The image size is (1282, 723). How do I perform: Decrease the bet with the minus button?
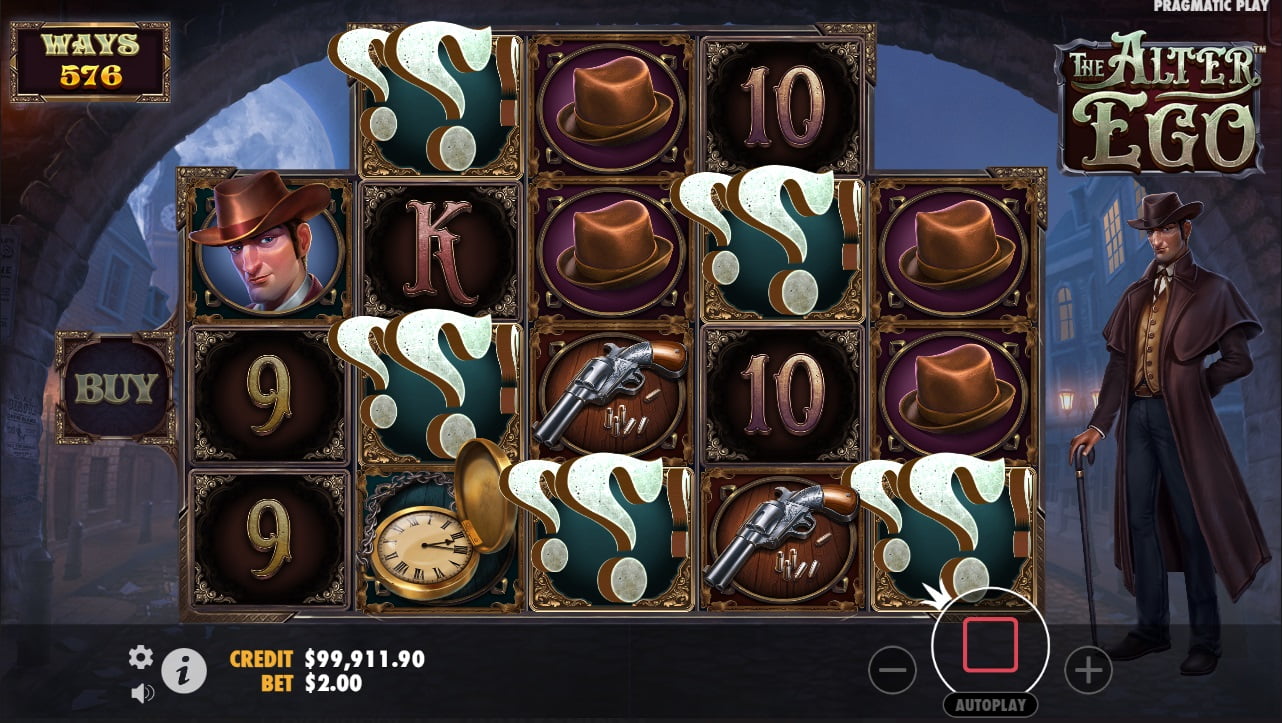tap(892, 670)
